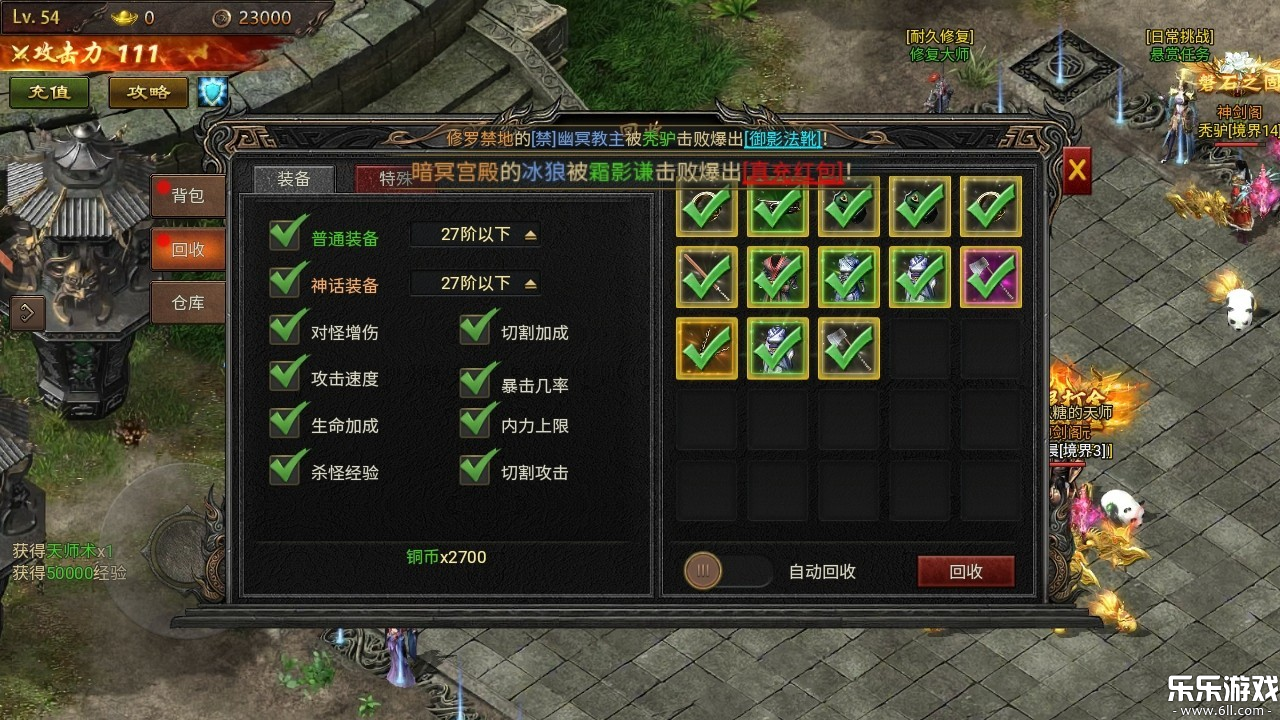Viewport: 1280px width, 720px height.
Task: Open the 27阶以下 dropdown for 神话装备
Action: 475,283
